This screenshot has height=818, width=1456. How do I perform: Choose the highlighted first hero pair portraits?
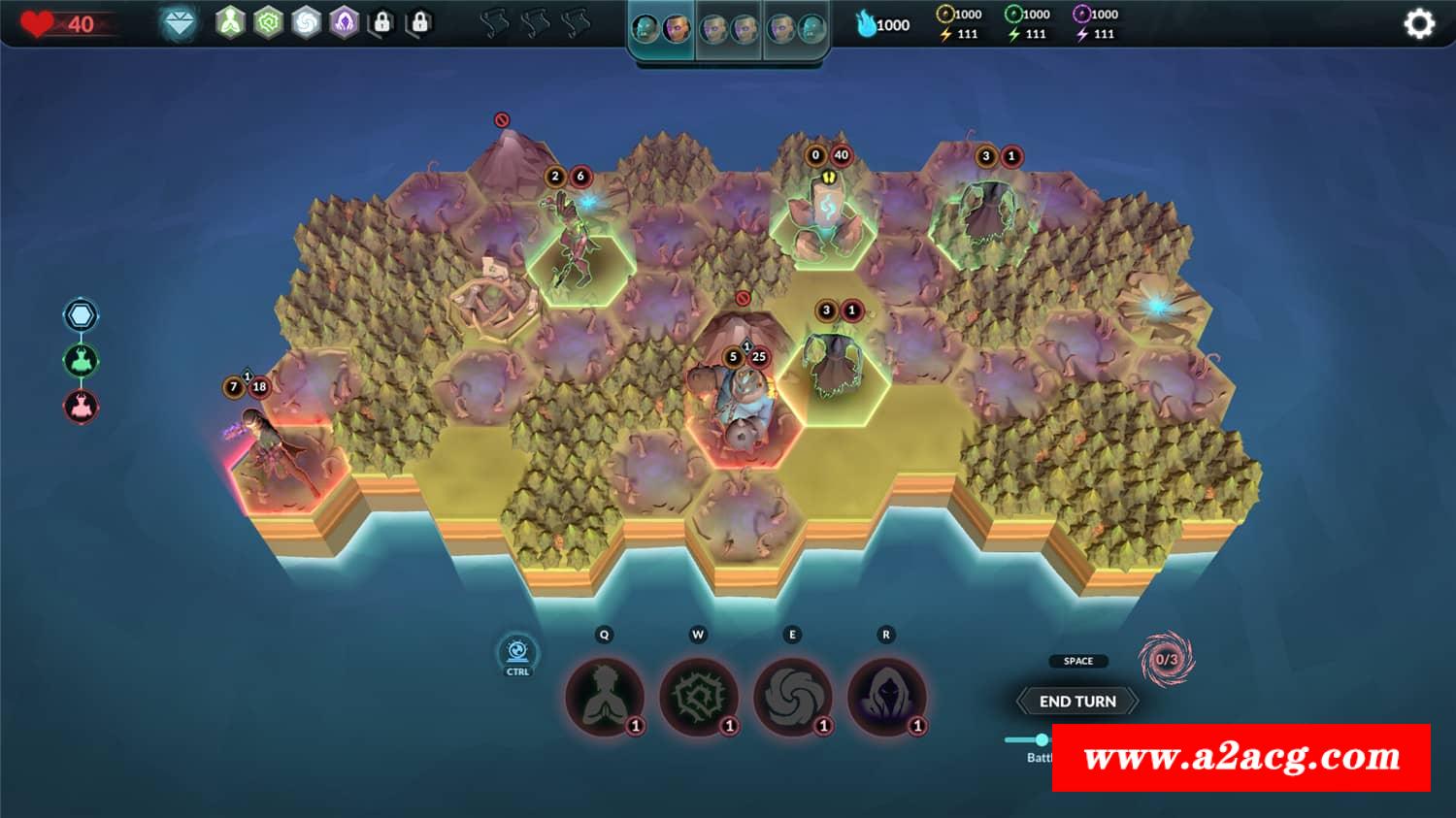(x=661, y=29)
